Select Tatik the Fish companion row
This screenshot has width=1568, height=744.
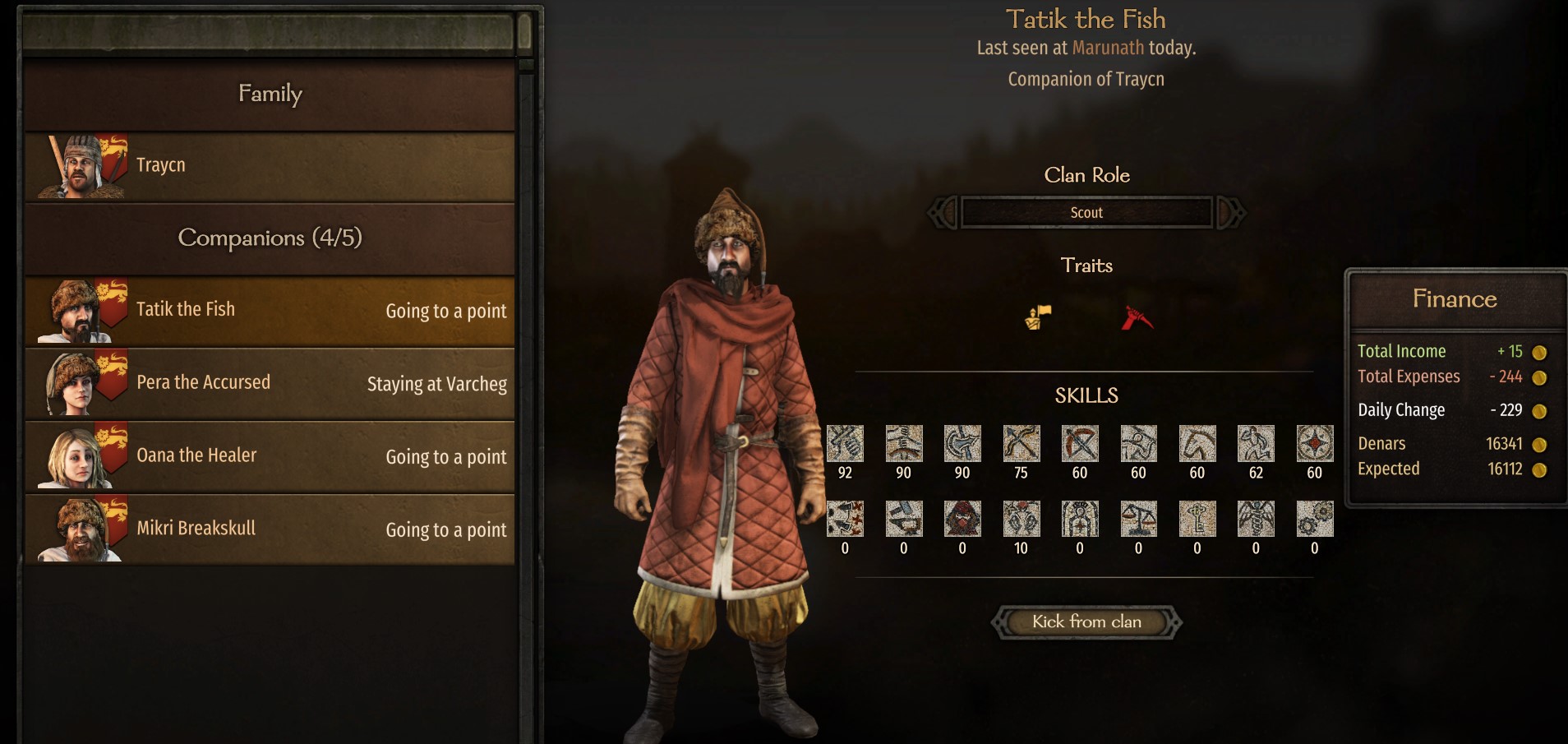pyautogui.click(x=270, y=311)
